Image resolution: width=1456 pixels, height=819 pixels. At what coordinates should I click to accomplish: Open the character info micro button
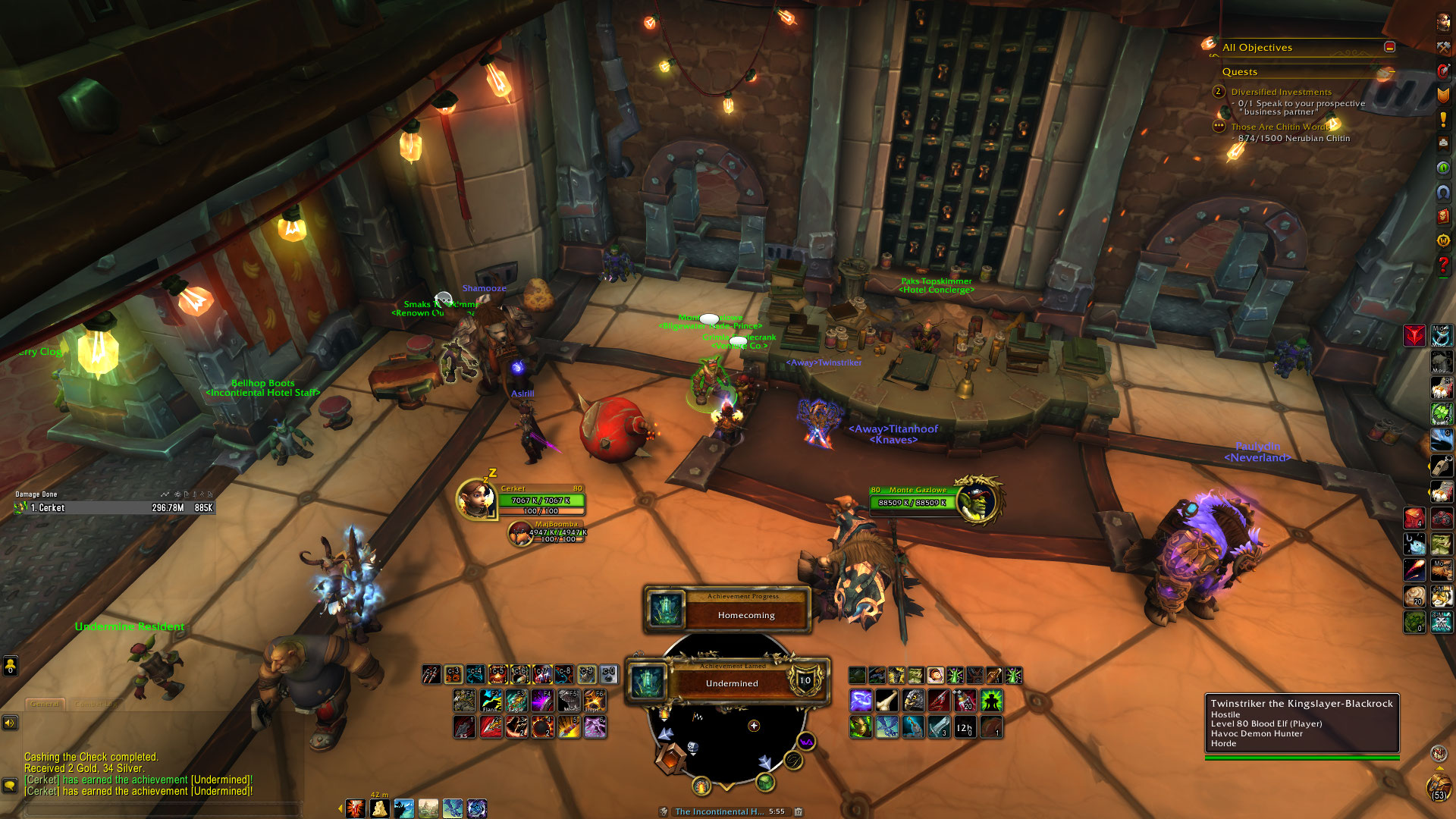coord(1442,22)
